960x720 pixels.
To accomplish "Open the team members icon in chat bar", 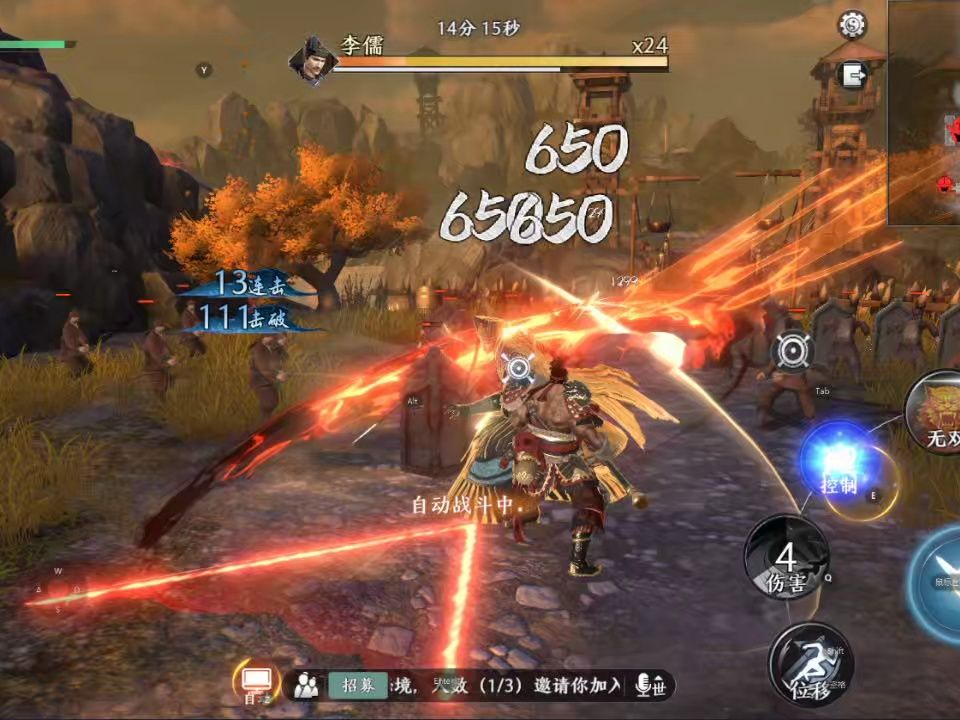I will [x=307, y=685].
